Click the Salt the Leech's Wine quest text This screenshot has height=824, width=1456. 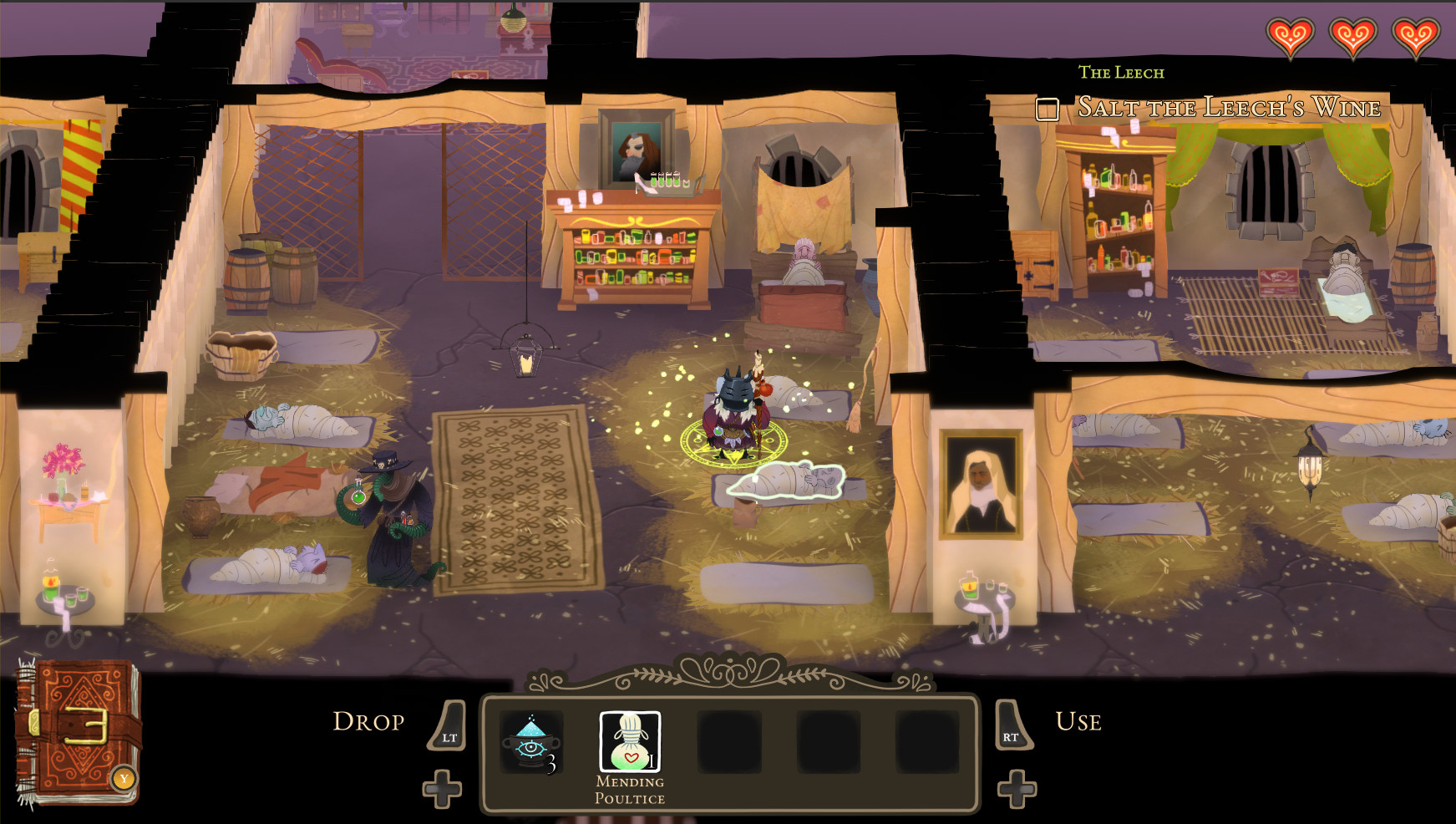click(x=1228, y=107)
